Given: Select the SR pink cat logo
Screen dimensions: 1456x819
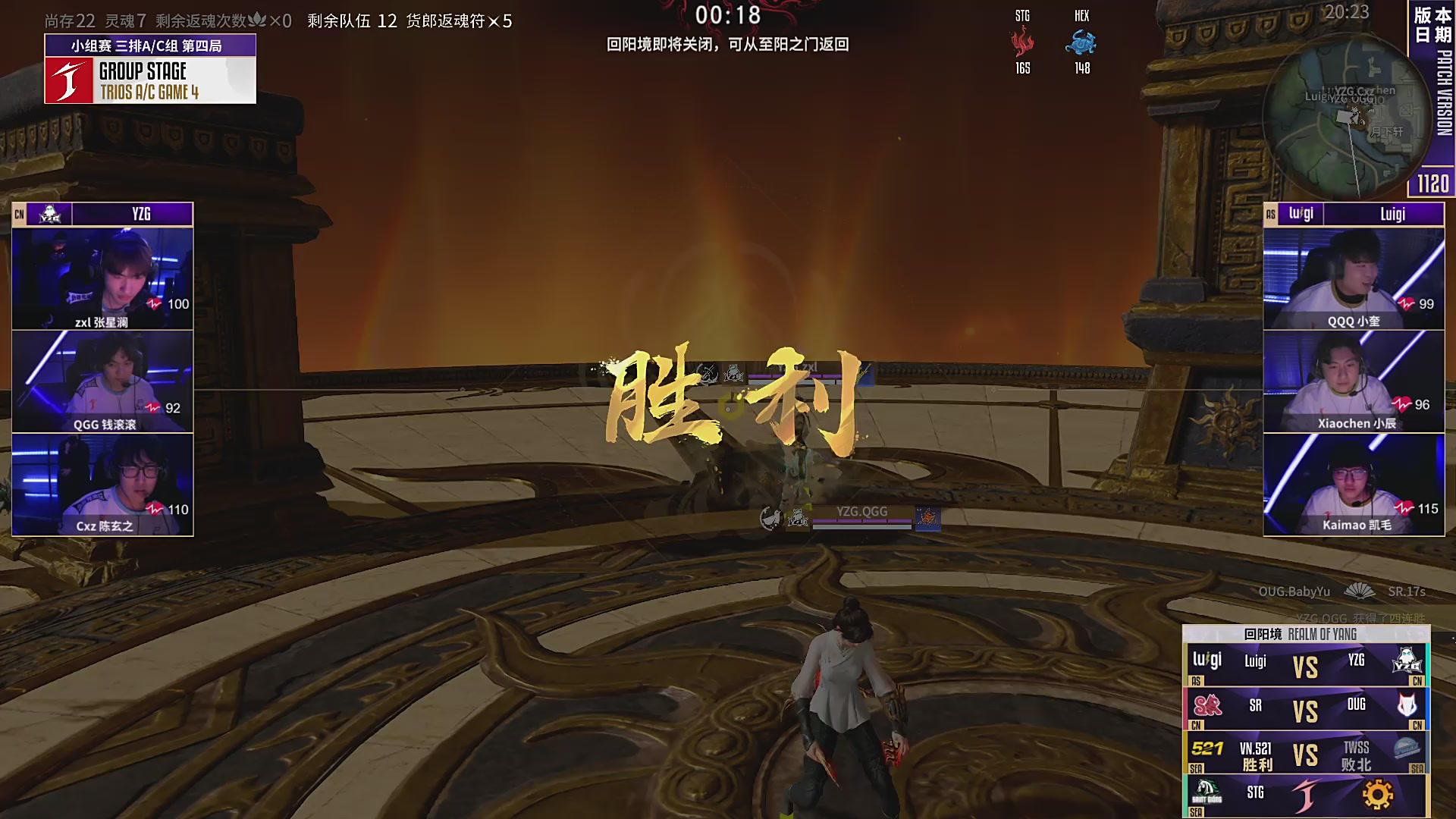Looking at the screenshot, I should point(1207,705).
